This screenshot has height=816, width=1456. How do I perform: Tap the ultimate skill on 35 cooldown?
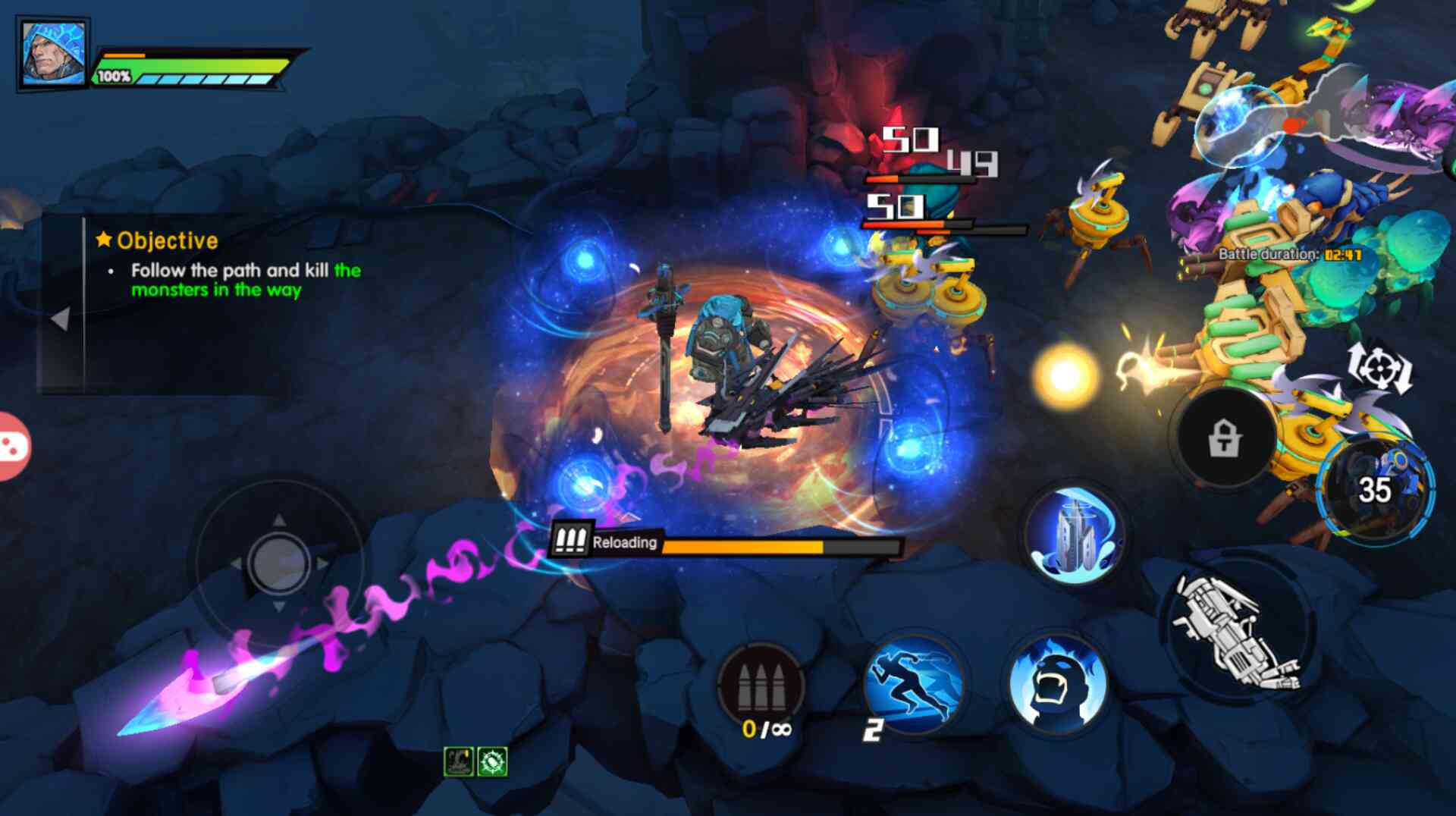pyautogui.click(x=1374, y=490)
